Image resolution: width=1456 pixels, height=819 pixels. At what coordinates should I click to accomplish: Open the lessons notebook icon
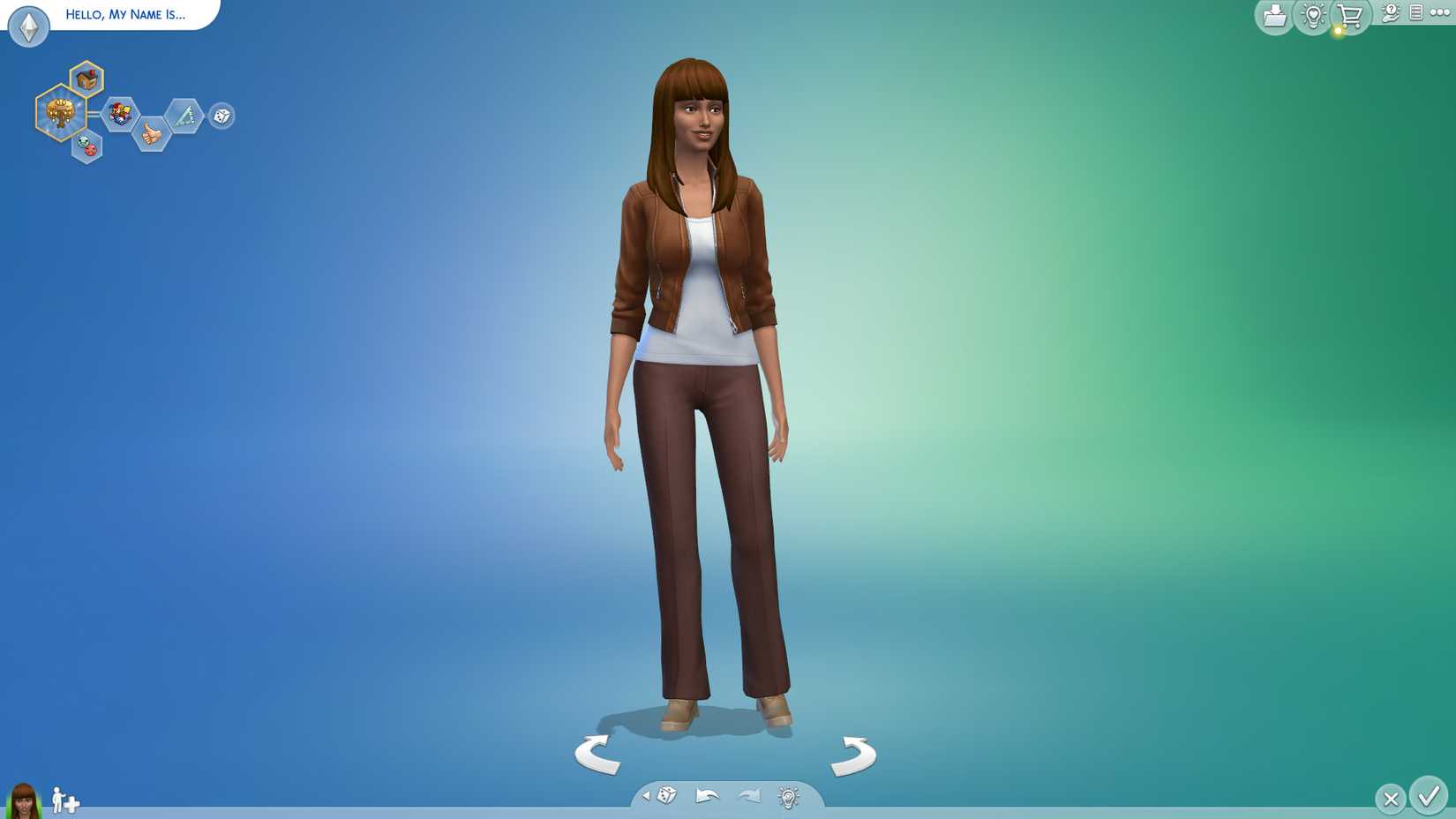(1416, 14)
